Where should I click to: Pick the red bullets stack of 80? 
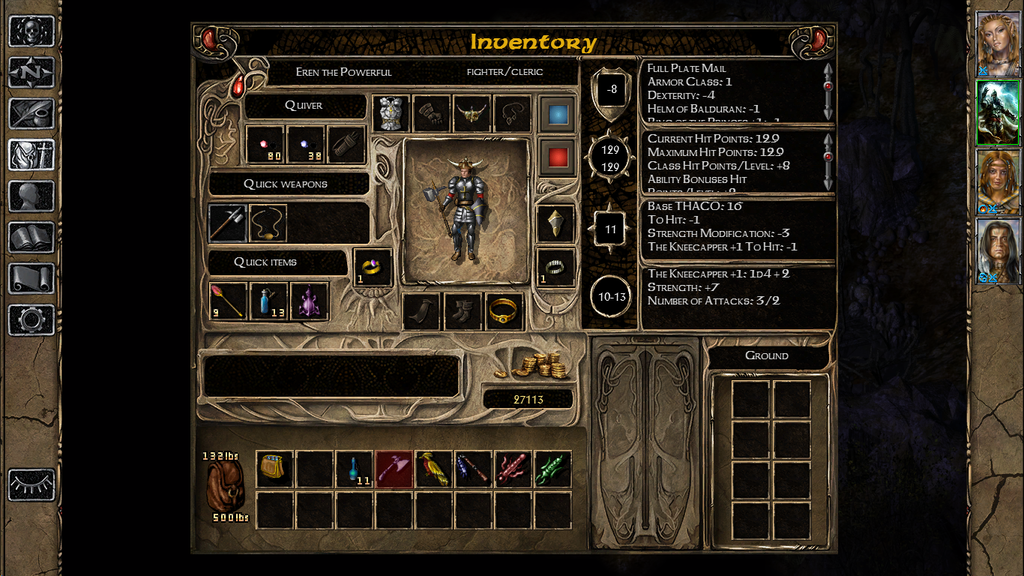coord(265,145)
